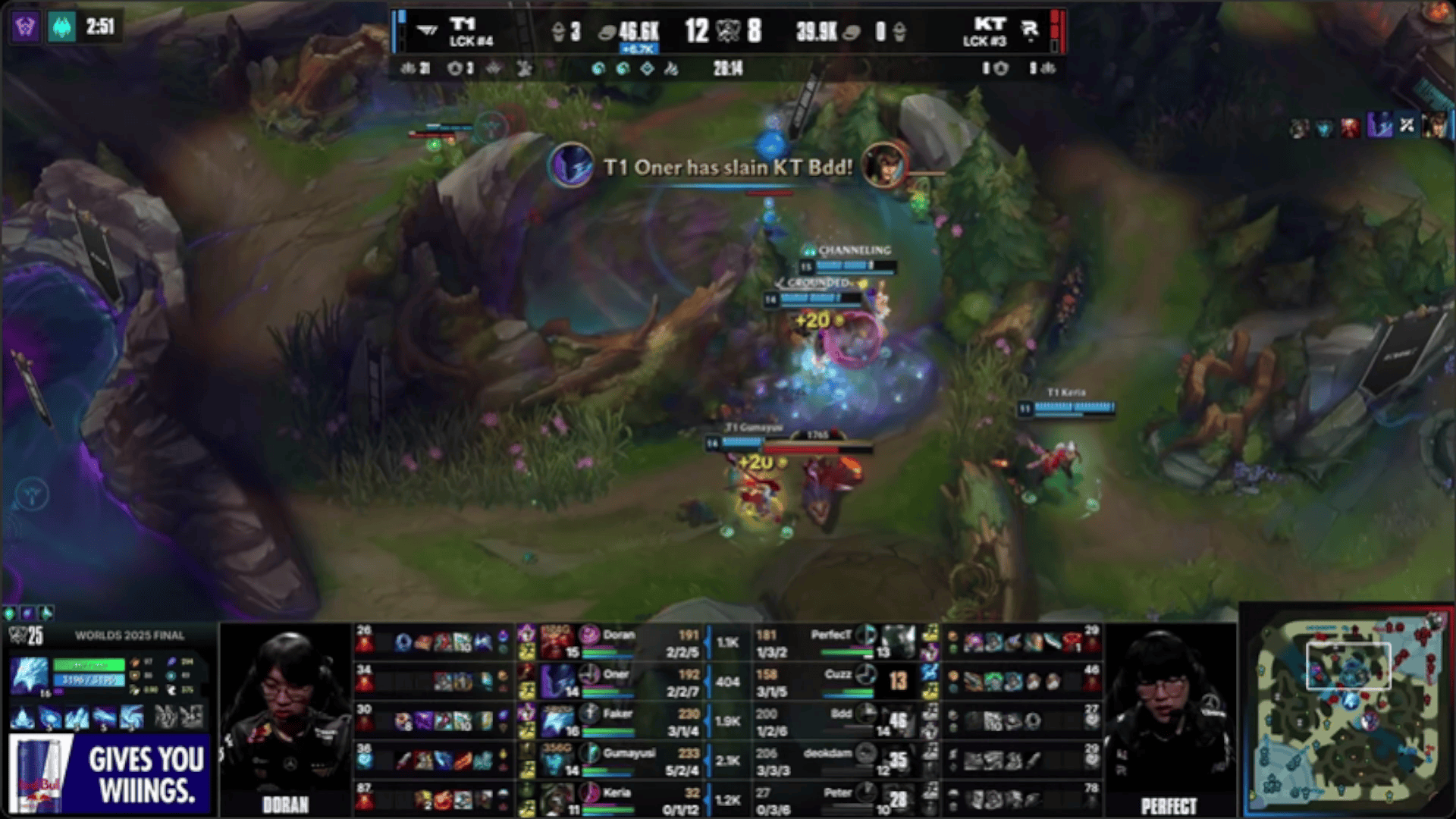
Task: Click the swirling ice storm ability icon
Action: (130, 717)
